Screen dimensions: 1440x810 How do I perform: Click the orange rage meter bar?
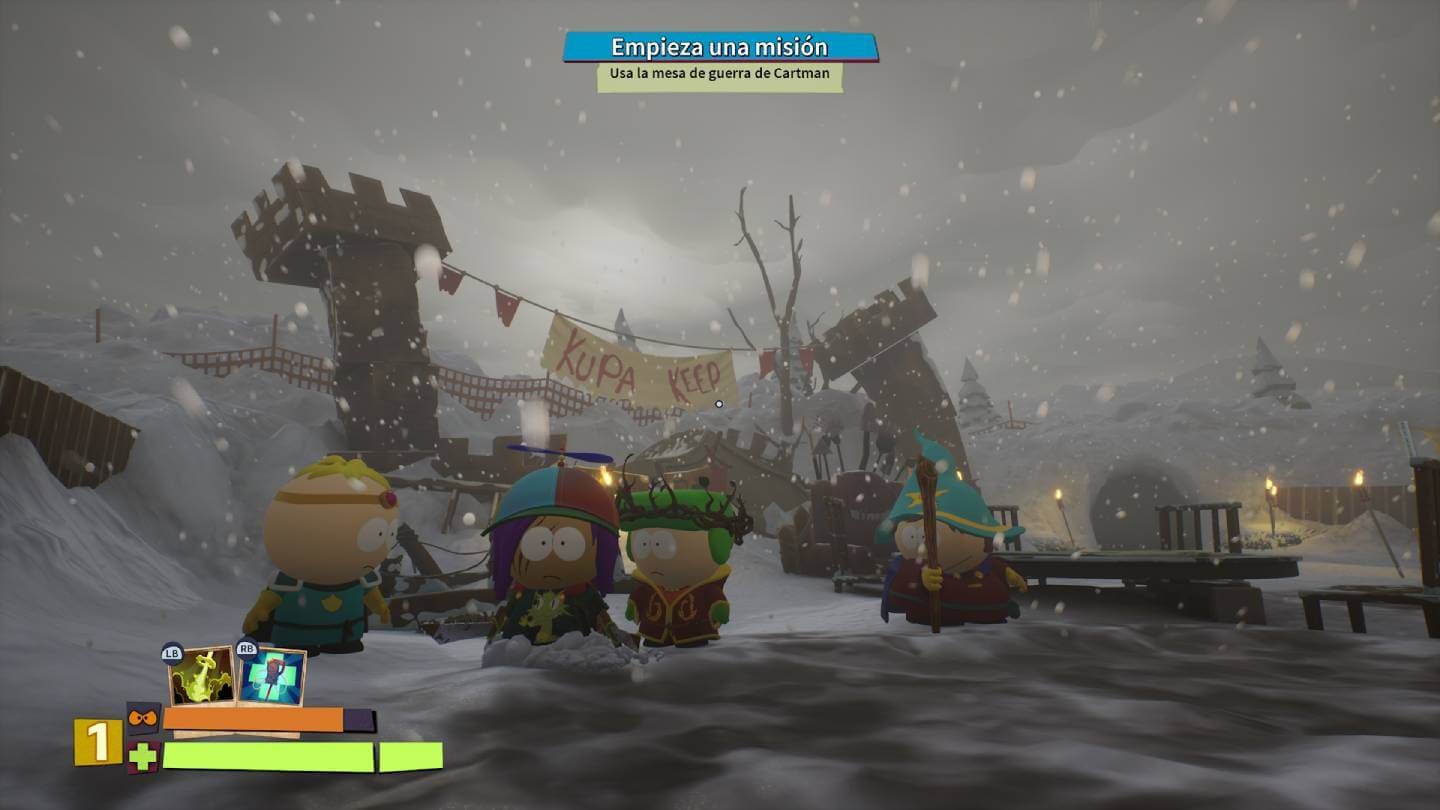tap(255, 719)
